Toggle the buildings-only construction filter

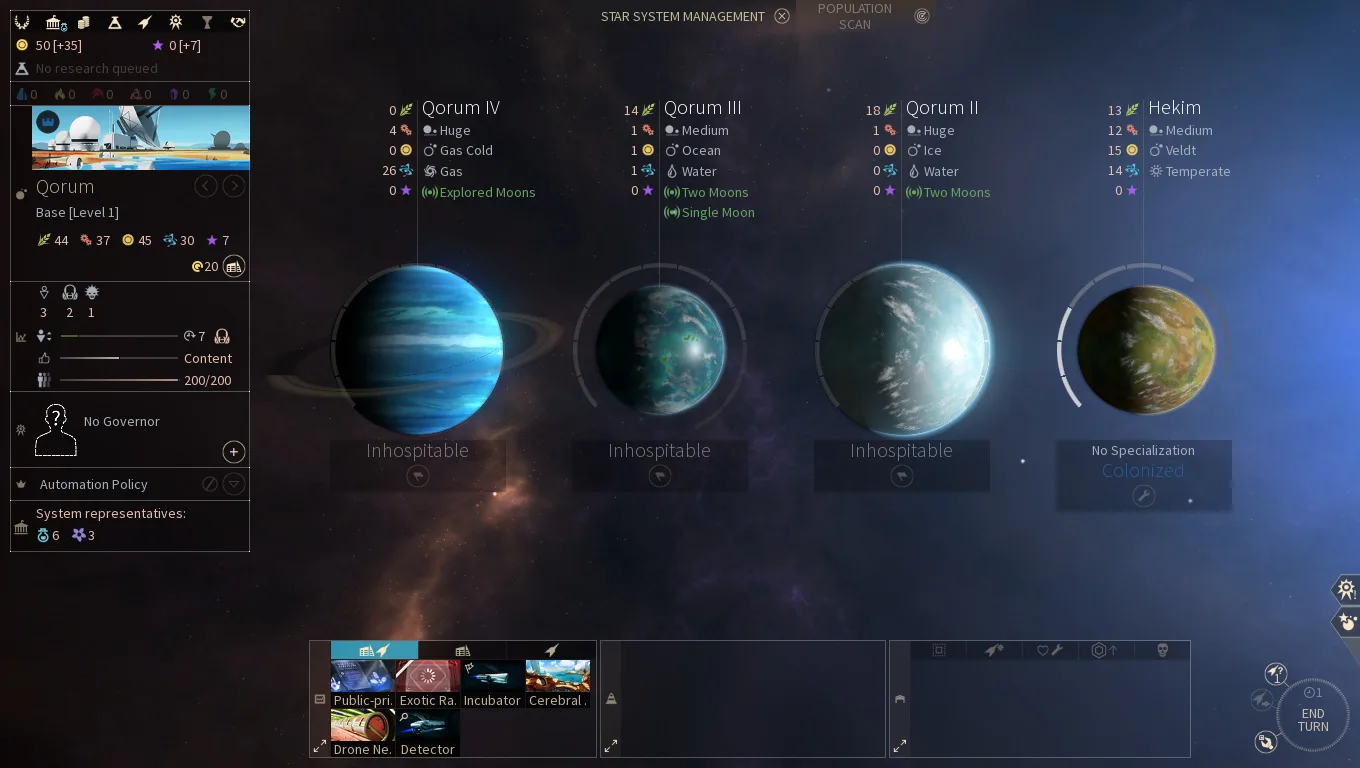(x=463, y=650)
